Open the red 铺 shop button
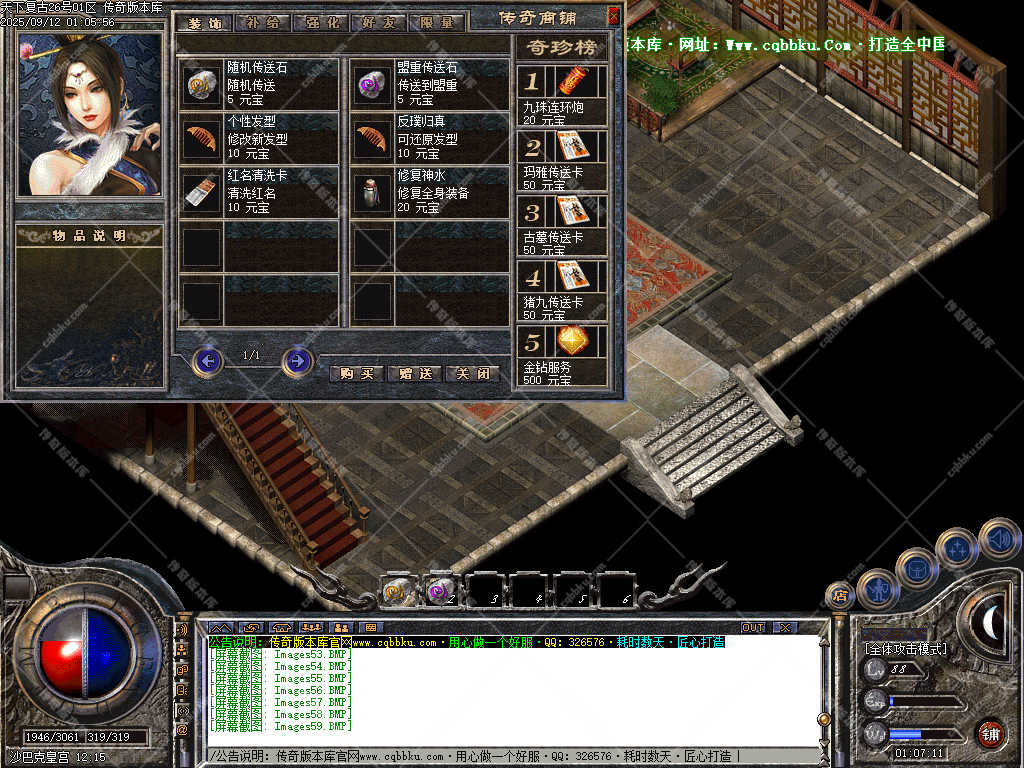1024x768 pixels. point(990,734)
